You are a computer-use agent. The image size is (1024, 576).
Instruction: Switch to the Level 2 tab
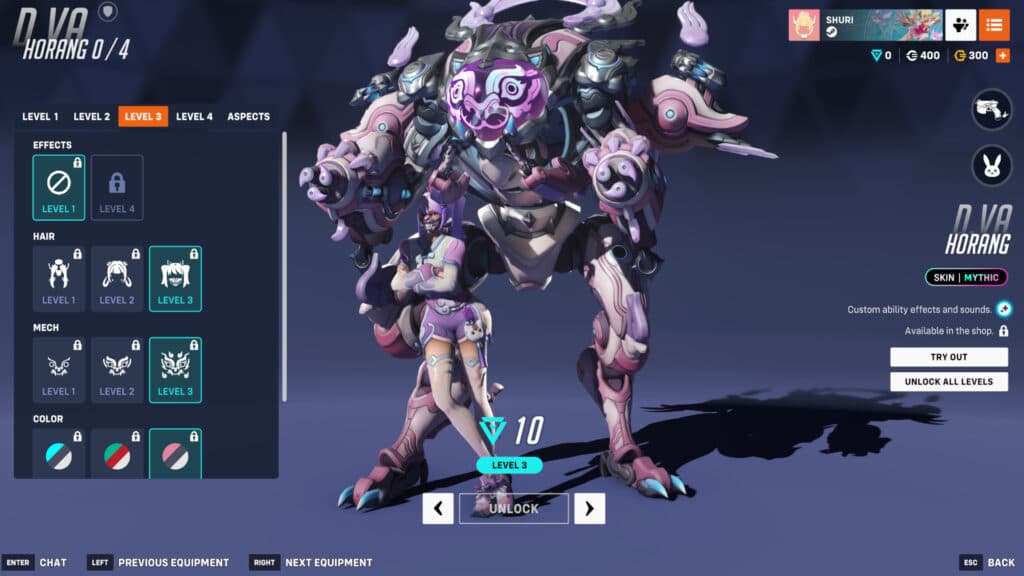click(91, 117)
